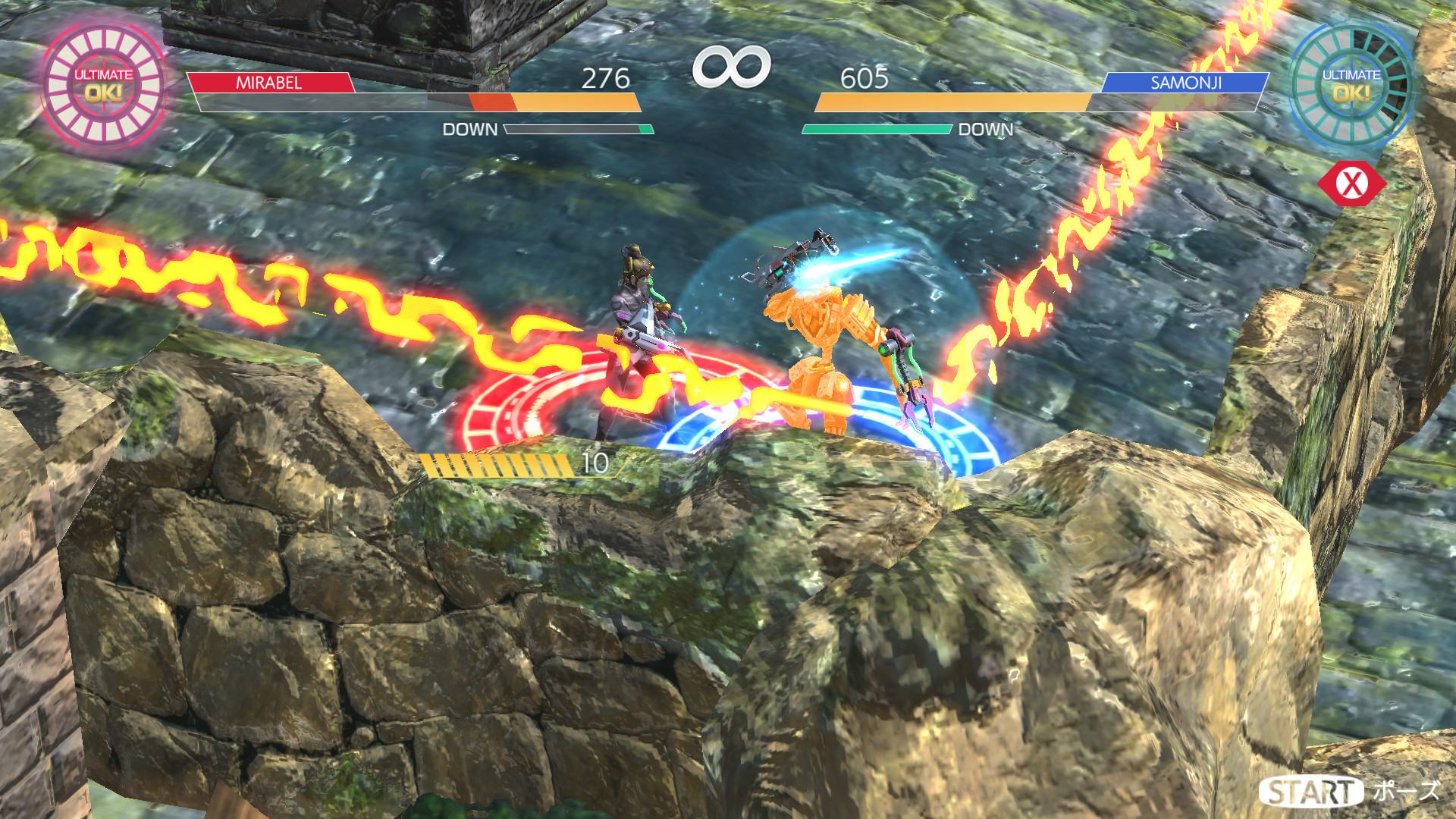The width and height of the screenshot is (1456, 819).
Task: Click the red hexagon X icon
Action: pos(1351,184)
